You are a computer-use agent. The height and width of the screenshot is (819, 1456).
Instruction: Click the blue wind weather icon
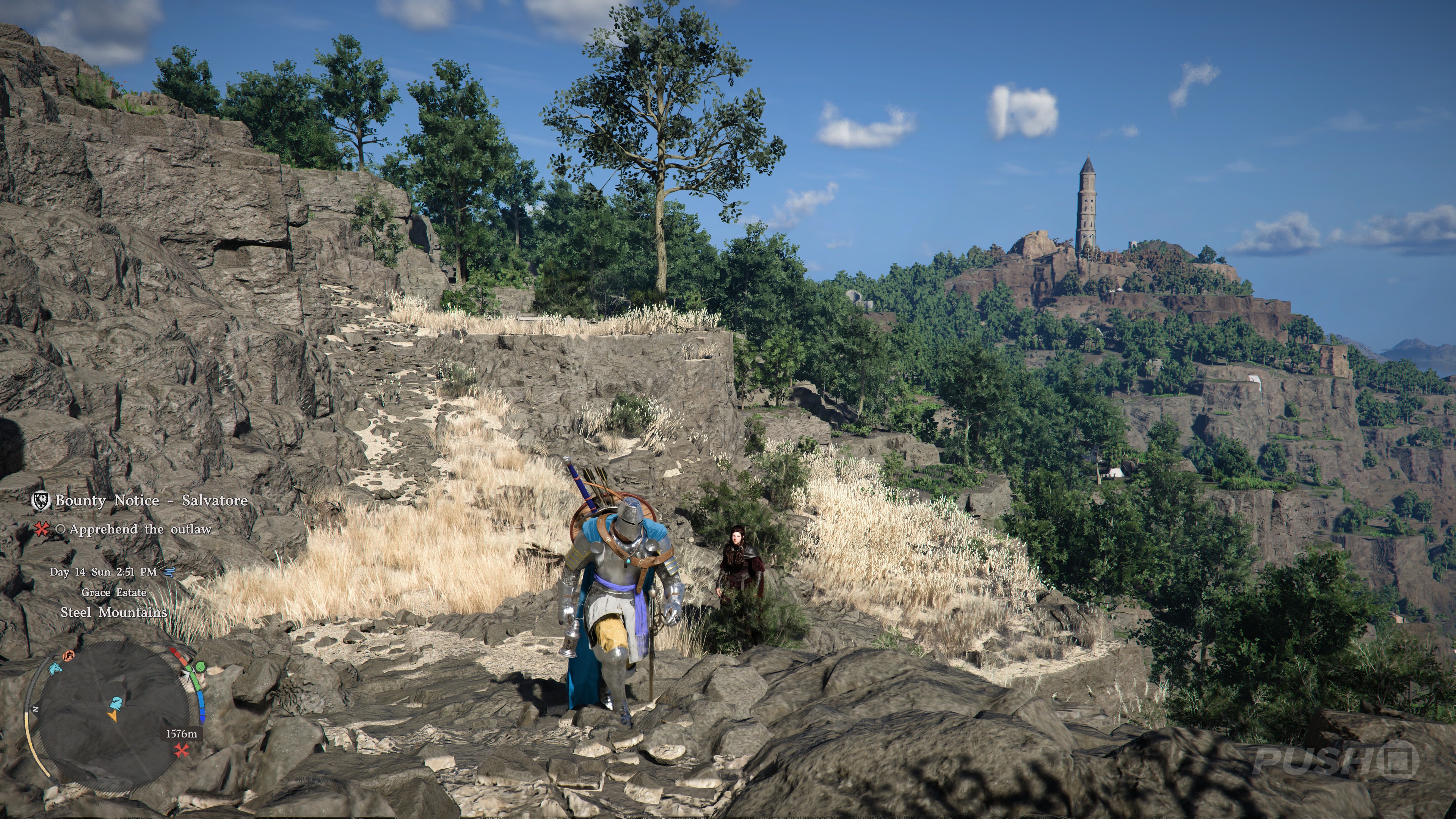pos(168,572)
